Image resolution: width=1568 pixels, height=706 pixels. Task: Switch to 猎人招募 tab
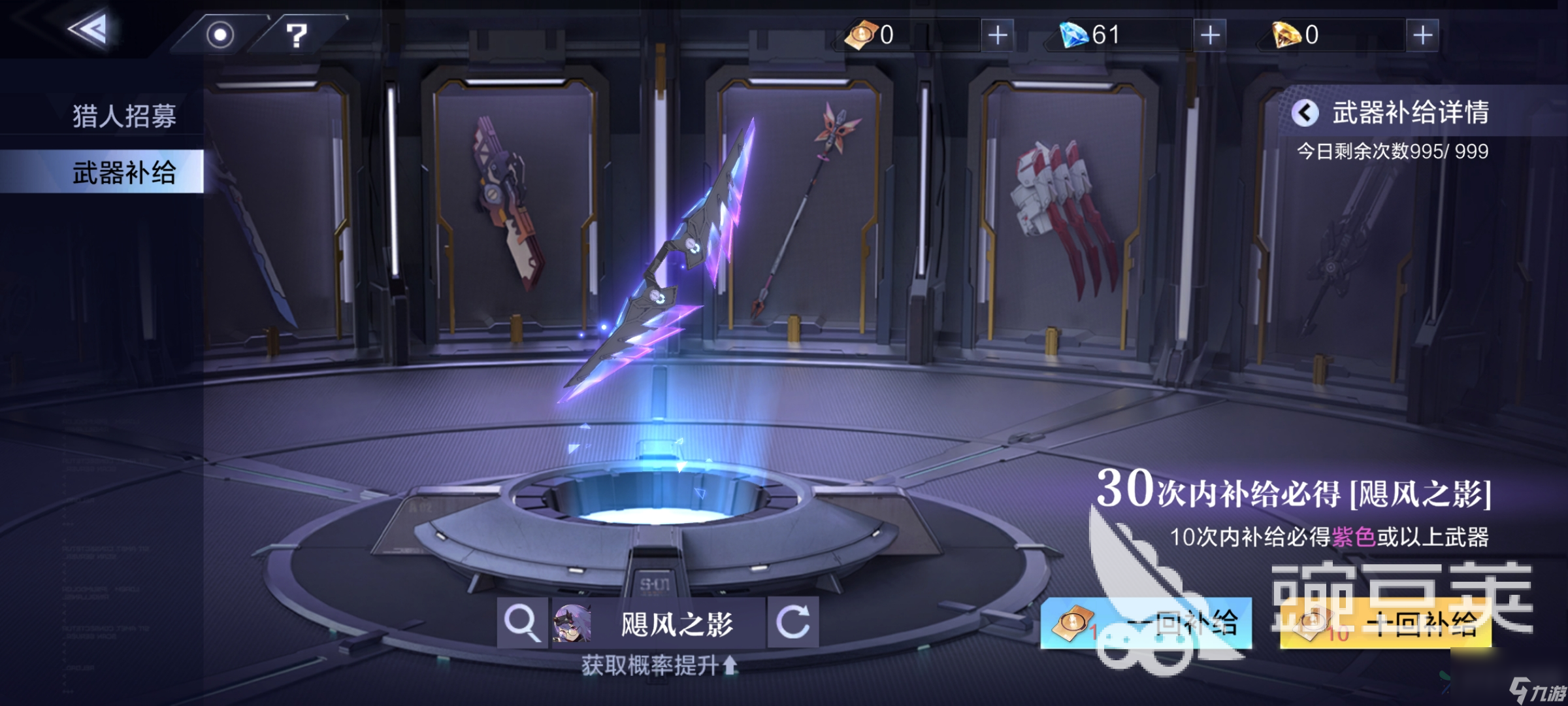click(124, 116)
